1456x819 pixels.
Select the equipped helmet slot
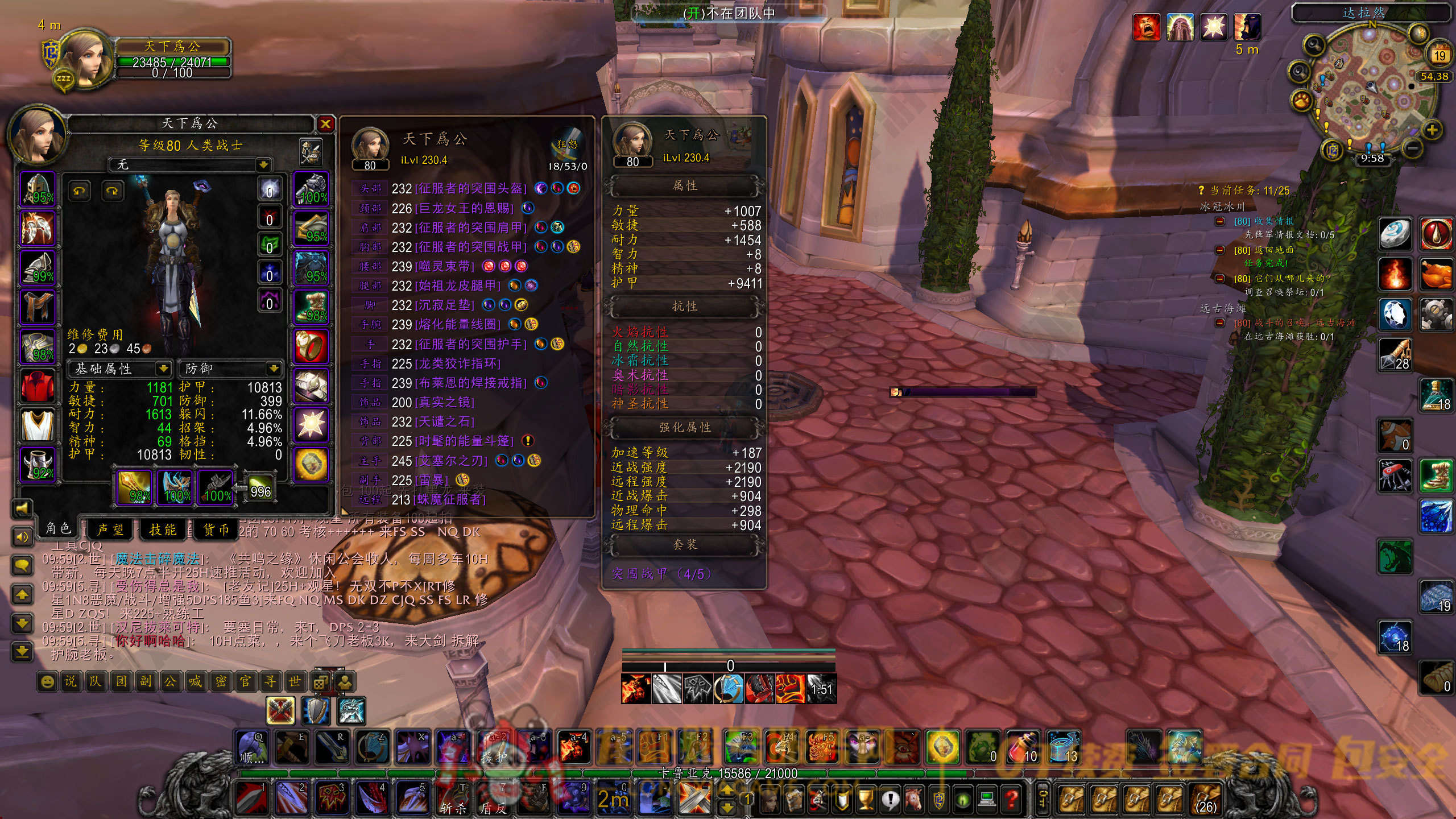38,189
